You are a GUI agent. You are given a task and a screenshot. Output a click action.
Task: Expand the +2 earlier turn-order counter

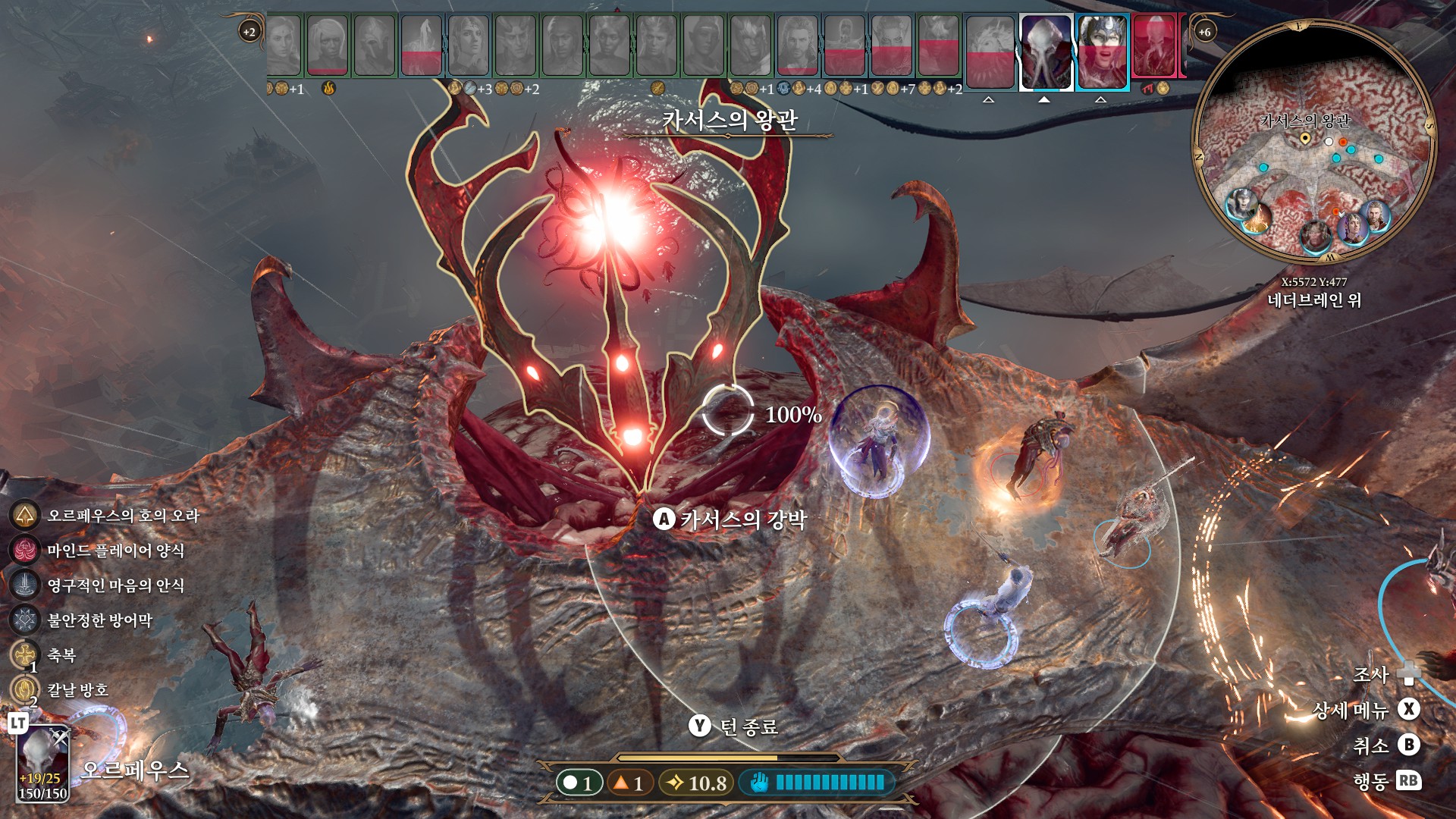click(x=249, y=32)
